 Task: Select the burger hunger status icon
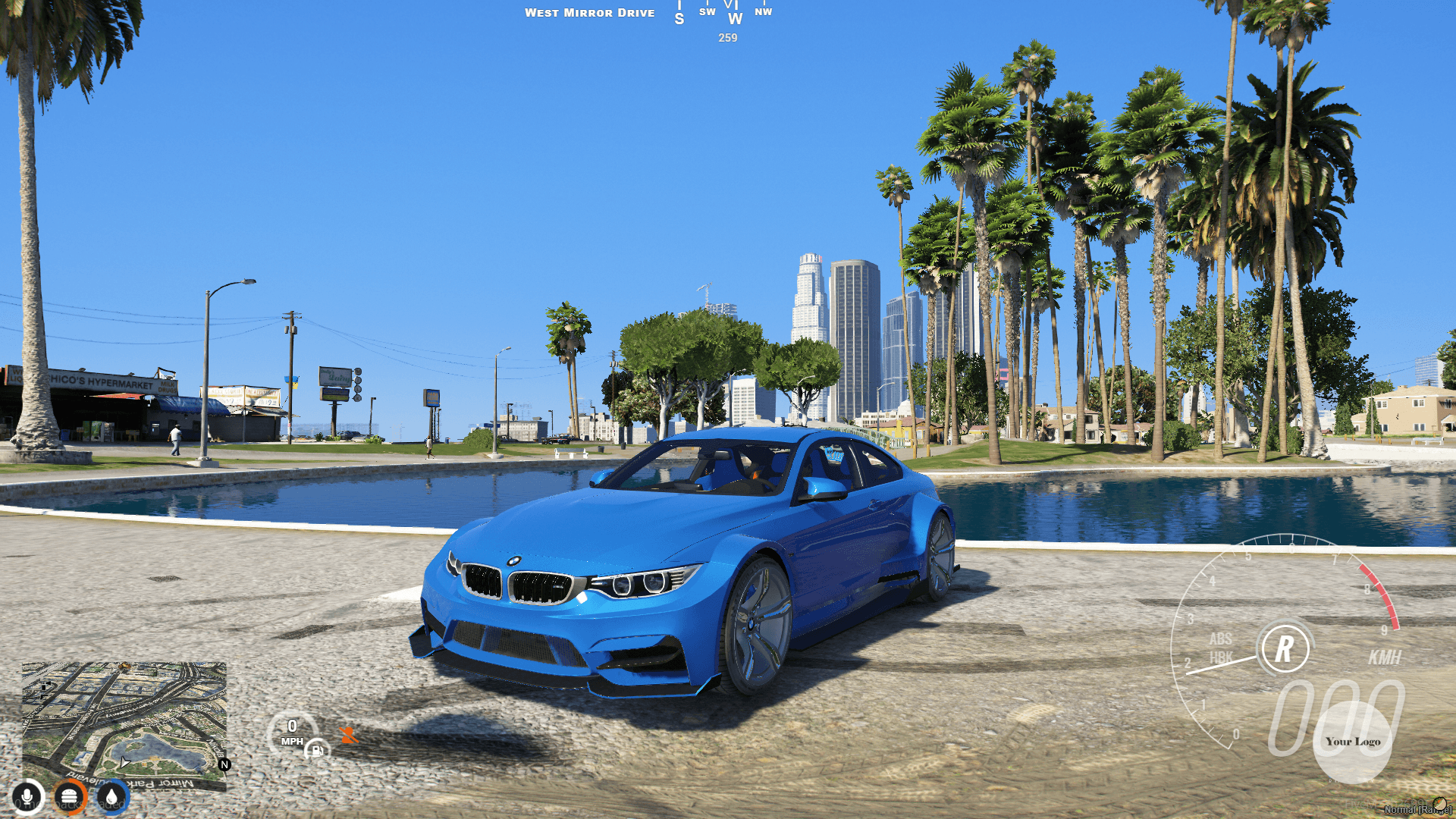click(68, 796)
